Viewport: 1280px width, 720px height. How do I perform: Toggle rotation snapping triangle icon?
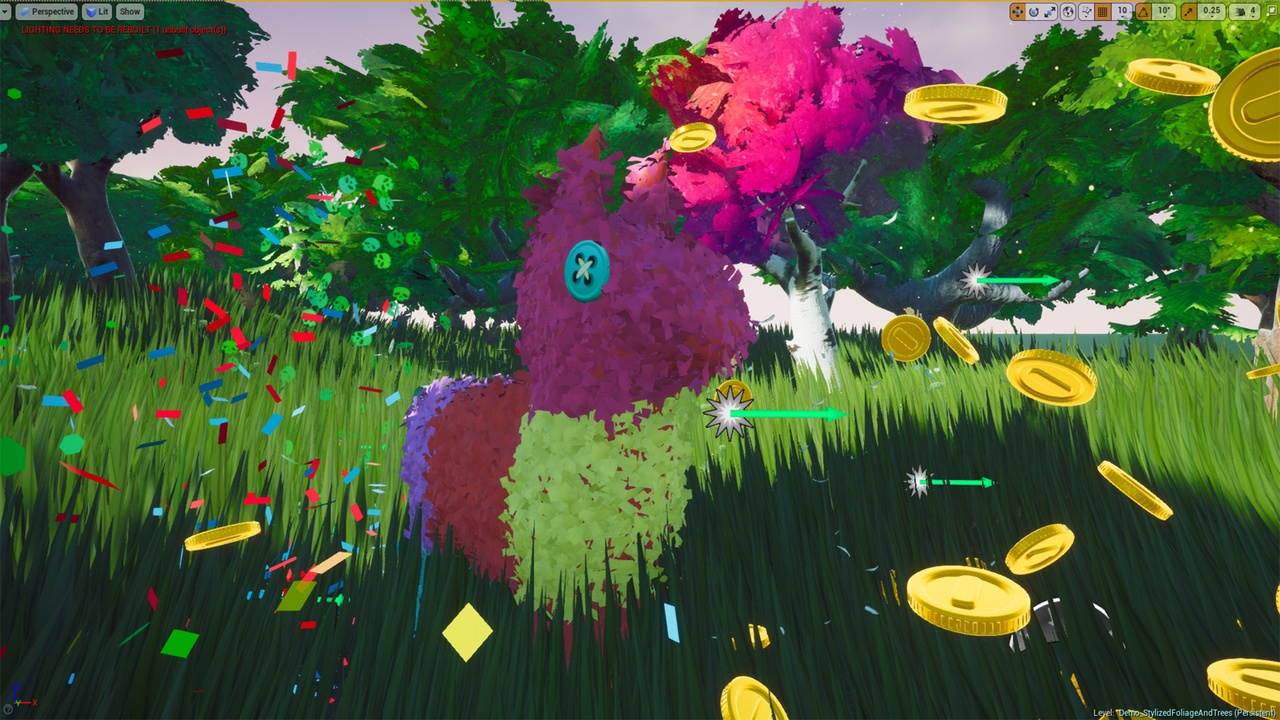tap(1142, 11)
